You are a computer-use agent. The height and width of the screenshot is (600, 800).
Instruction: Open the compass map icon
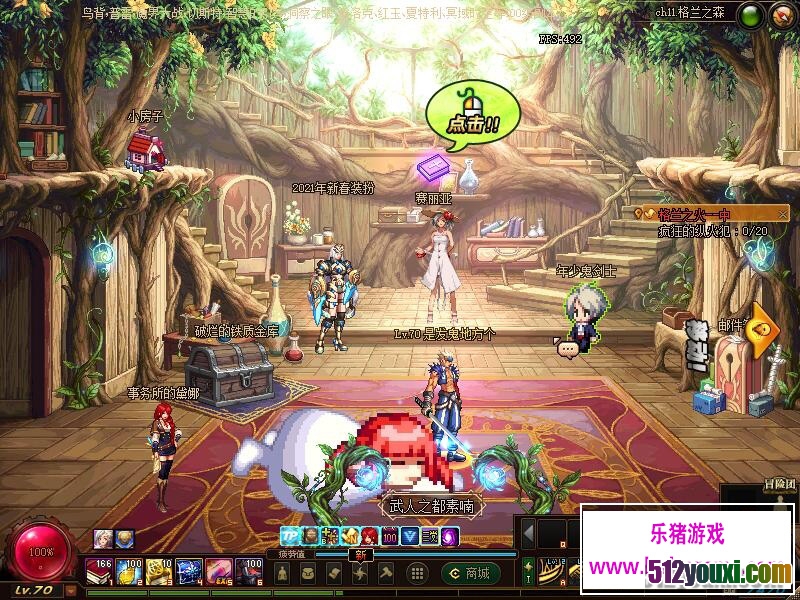coord(781,15)
